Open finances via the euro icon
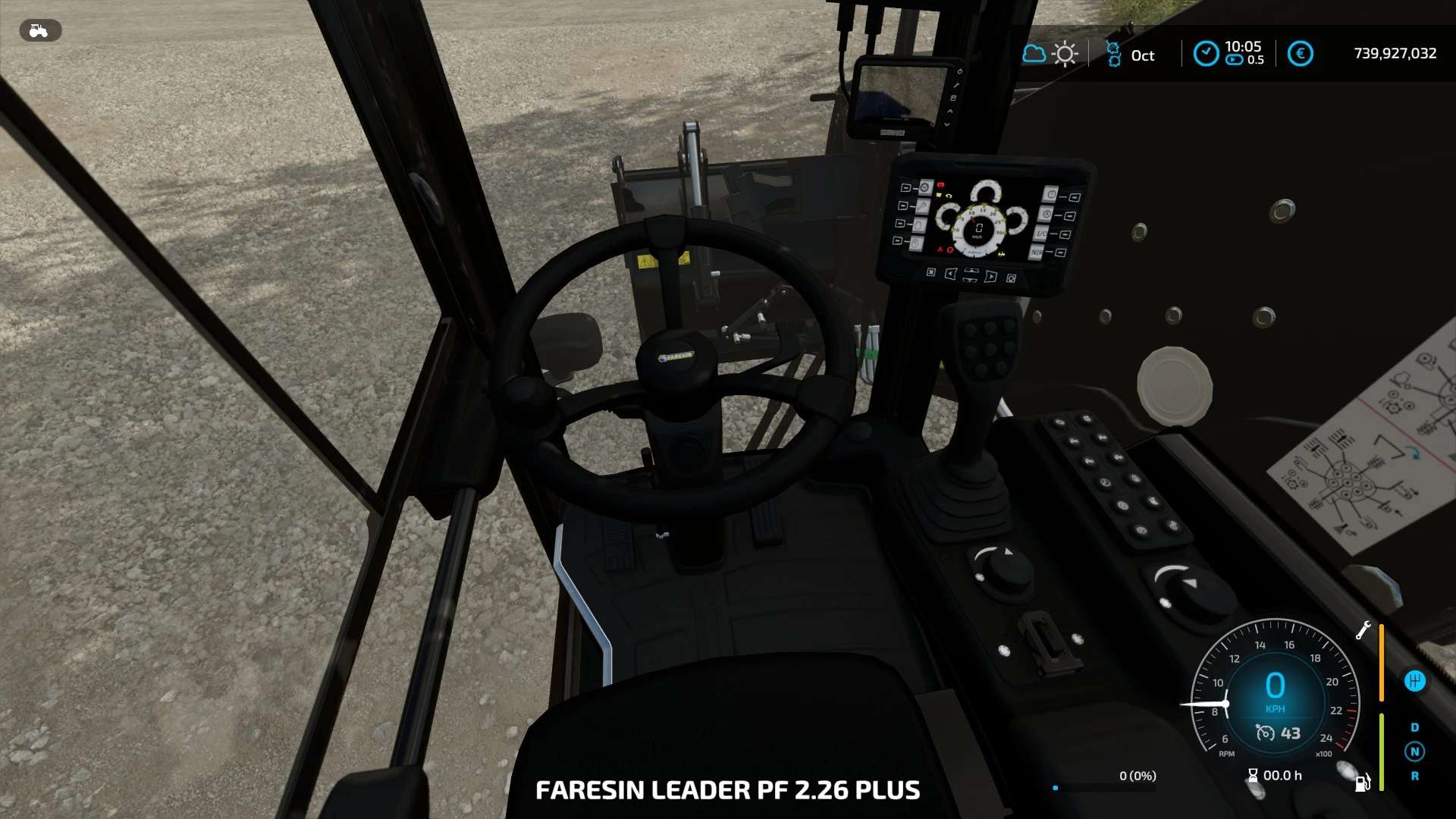1456x819 pixels. pyautogui.click(x=1300, y=54)
